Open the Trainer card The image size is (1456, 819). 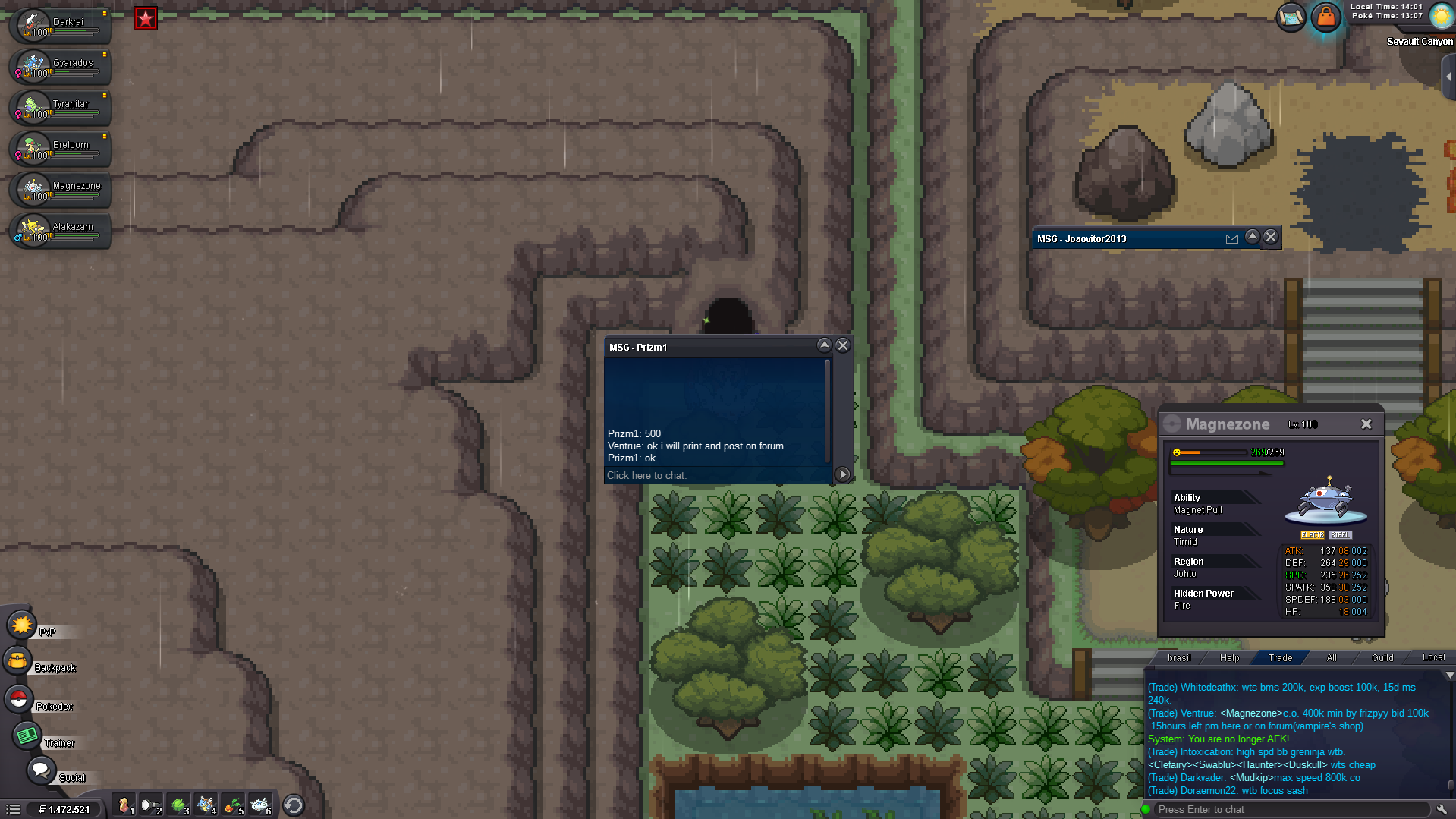click(27, 736)
